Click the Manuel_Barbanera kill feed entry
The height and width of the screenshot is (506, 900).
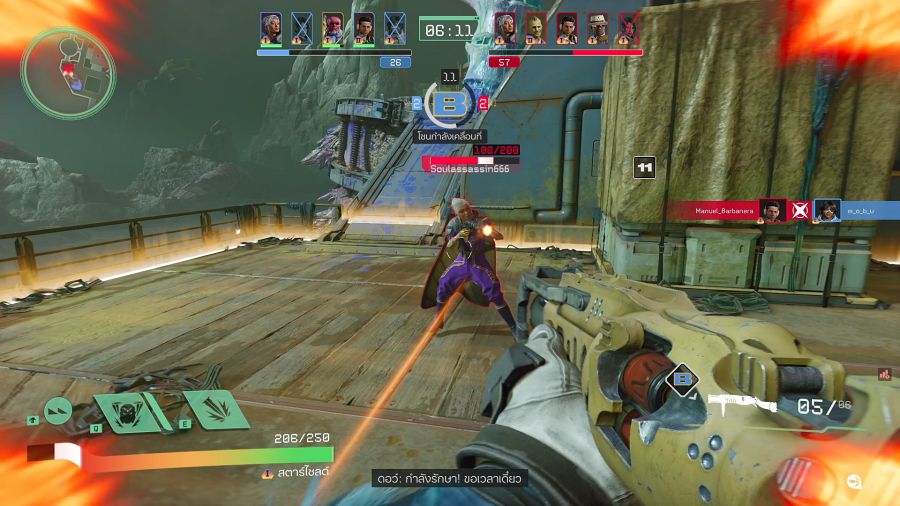[x=724, y=210]
